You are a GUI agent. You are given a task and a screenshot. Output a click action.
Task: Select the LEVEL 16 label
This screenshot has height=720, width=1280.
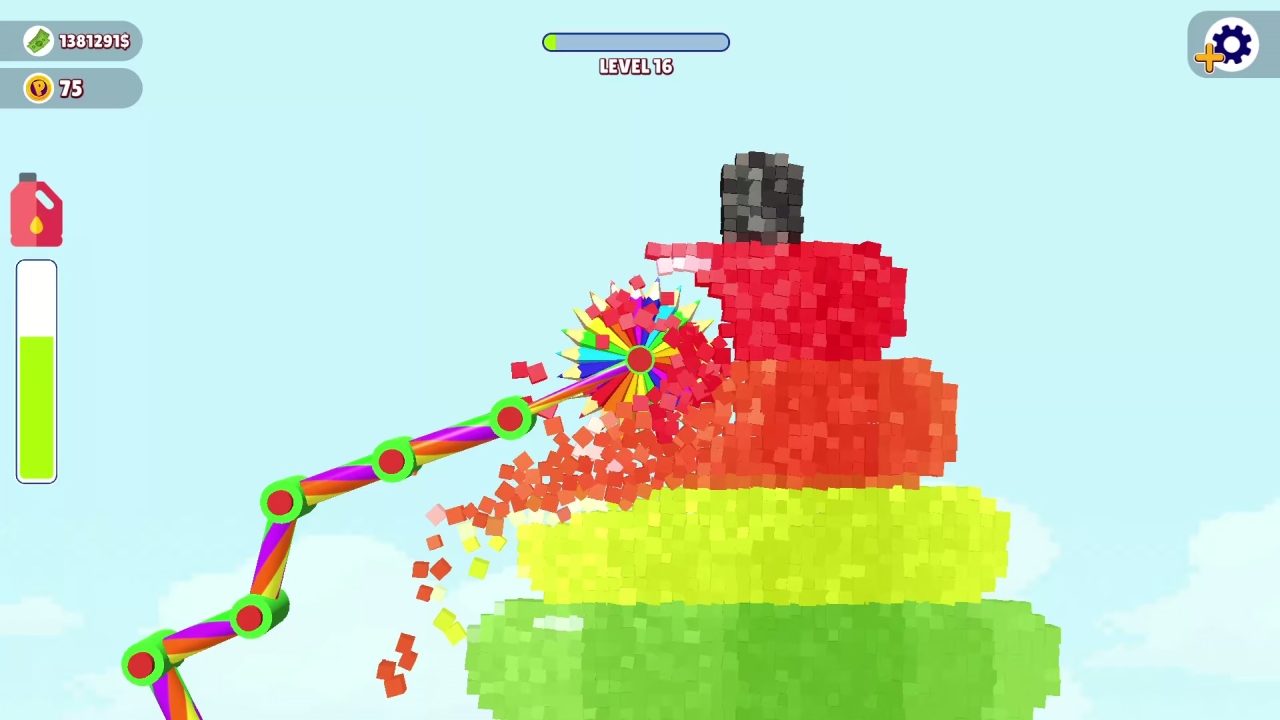[636, 66]
